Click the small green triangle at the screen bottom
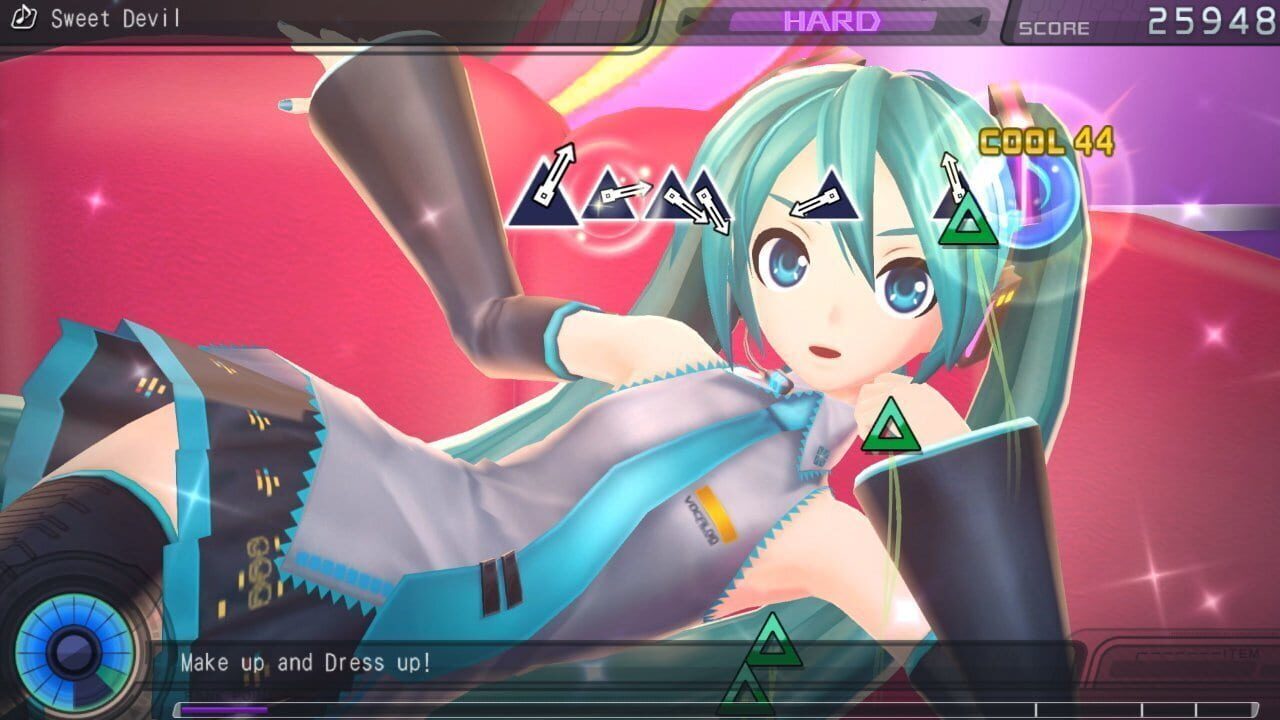The width and height of the screenshot is (1280, 720). [745, 693]
